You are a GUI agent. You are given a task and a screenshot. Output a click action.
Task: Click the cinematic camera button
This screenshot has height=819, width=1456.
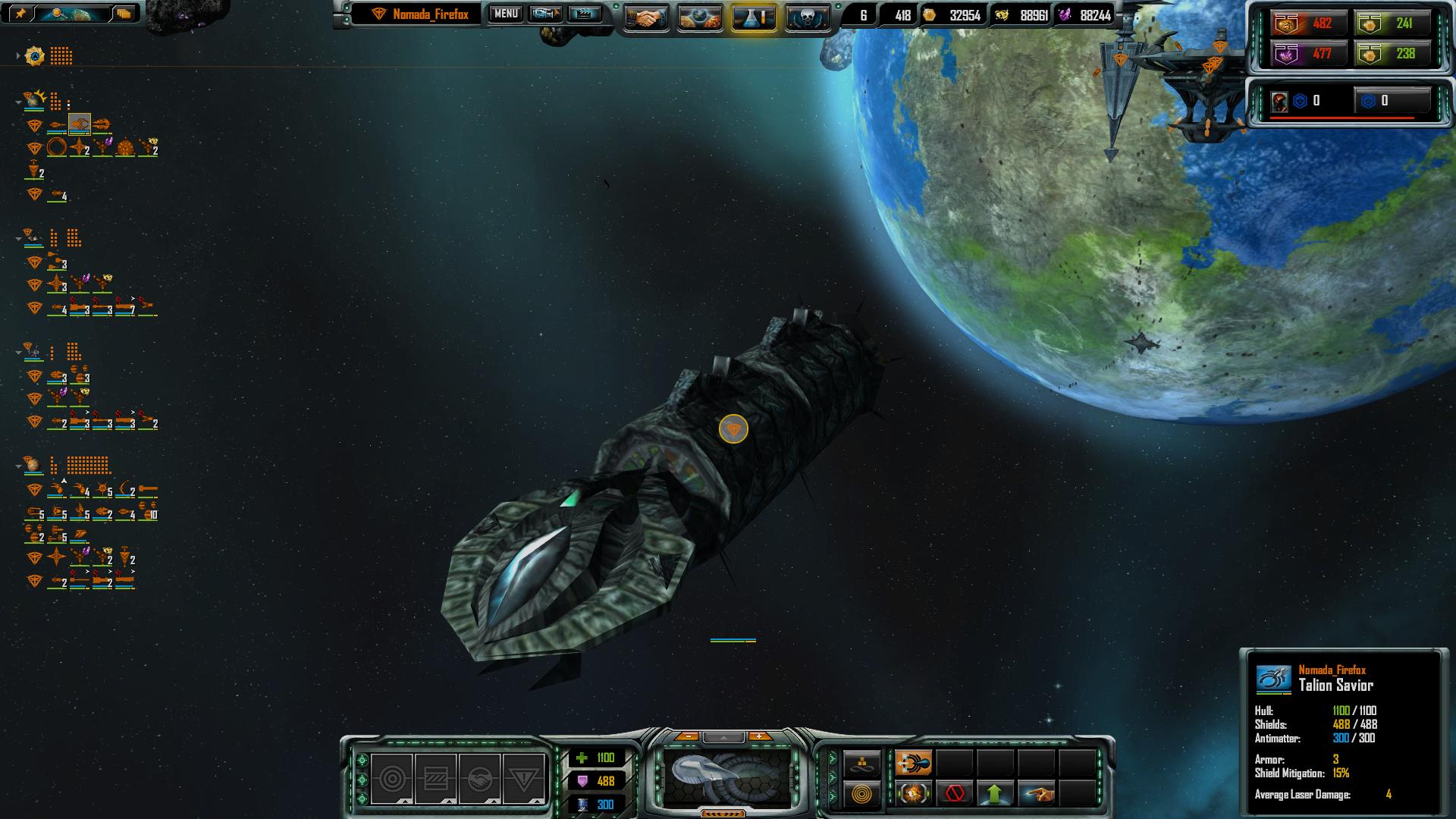(545, 14)
